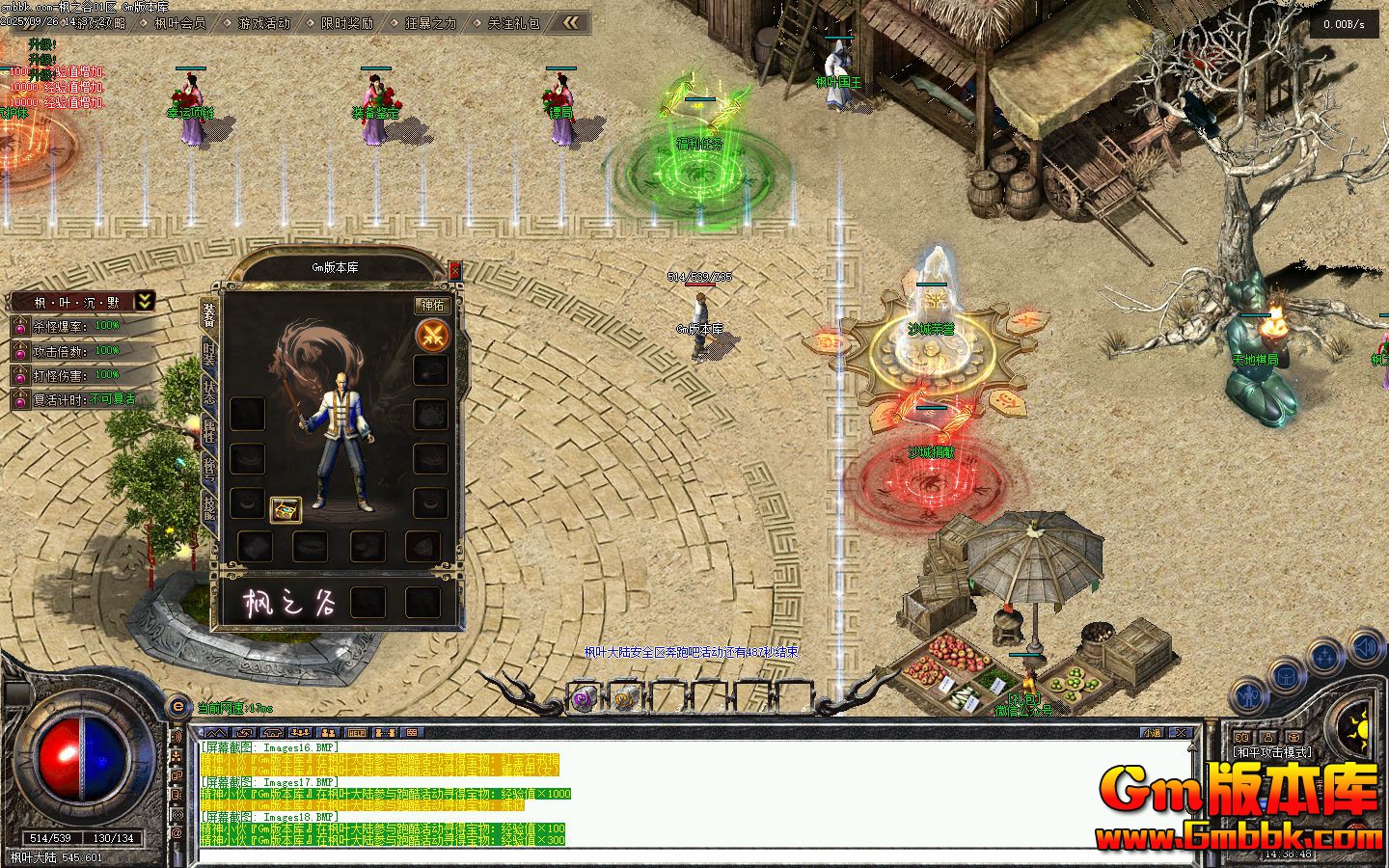Click the 神佑 button in character panel
1389x868 pixels.
(433, 306)
